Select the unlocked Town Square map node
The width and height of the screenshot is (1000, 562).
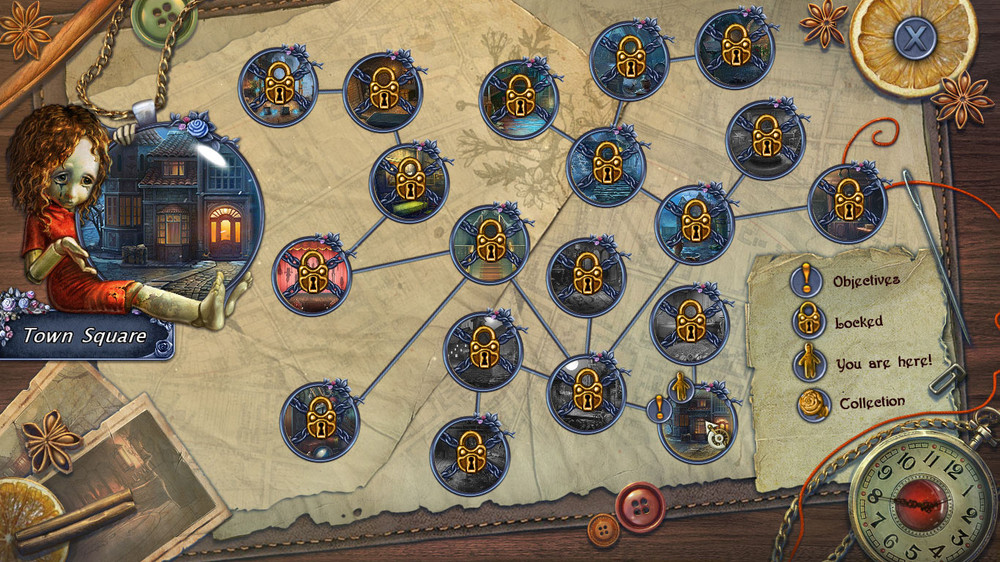(699, 421)
